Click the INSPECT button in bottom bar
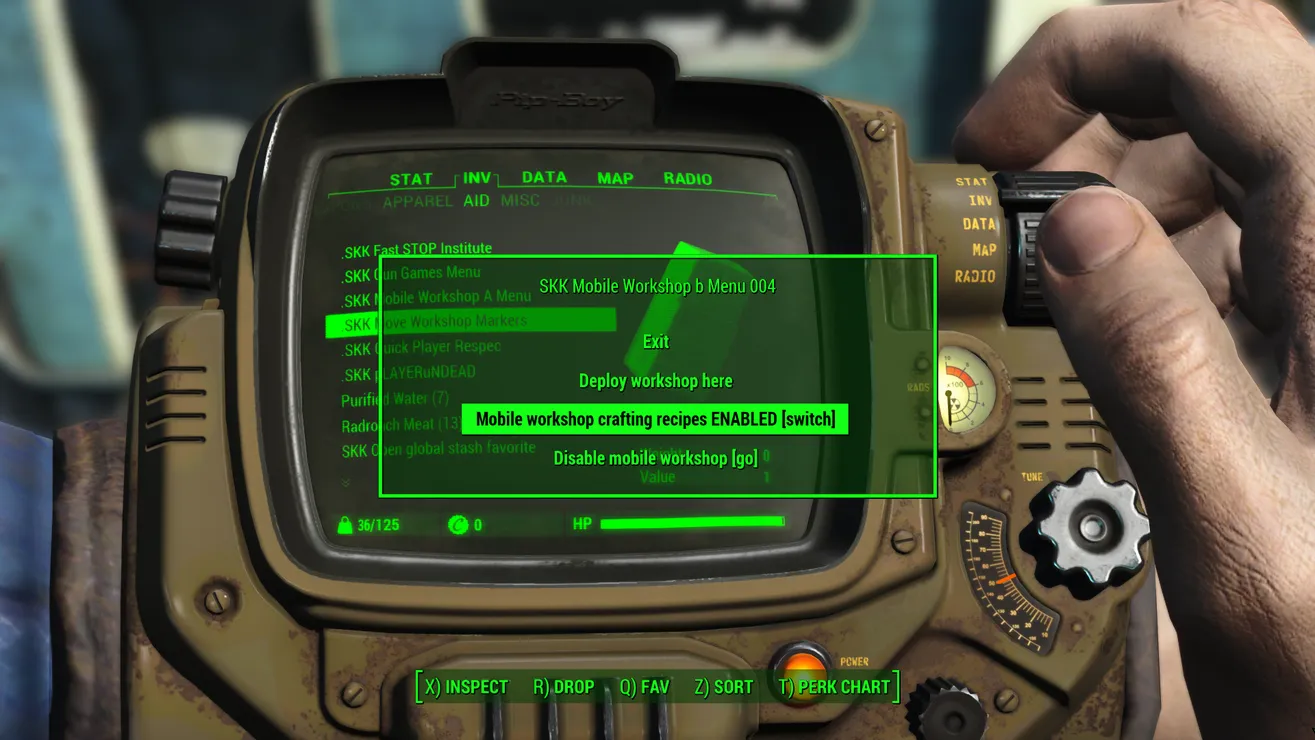 click(x=467, y=687)
